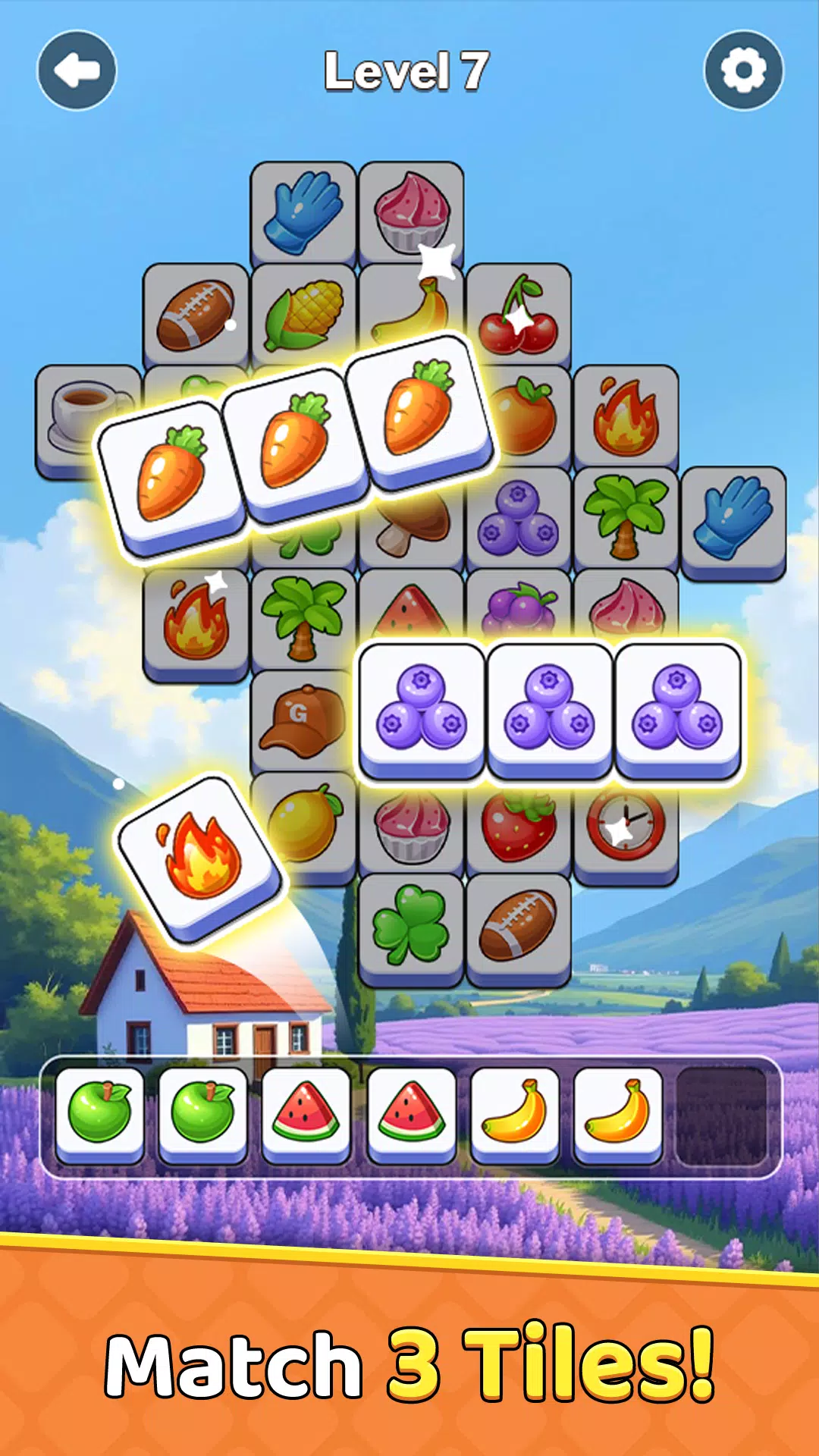
Task: Select the strawberry tile
Action: (x=519, y=827)
